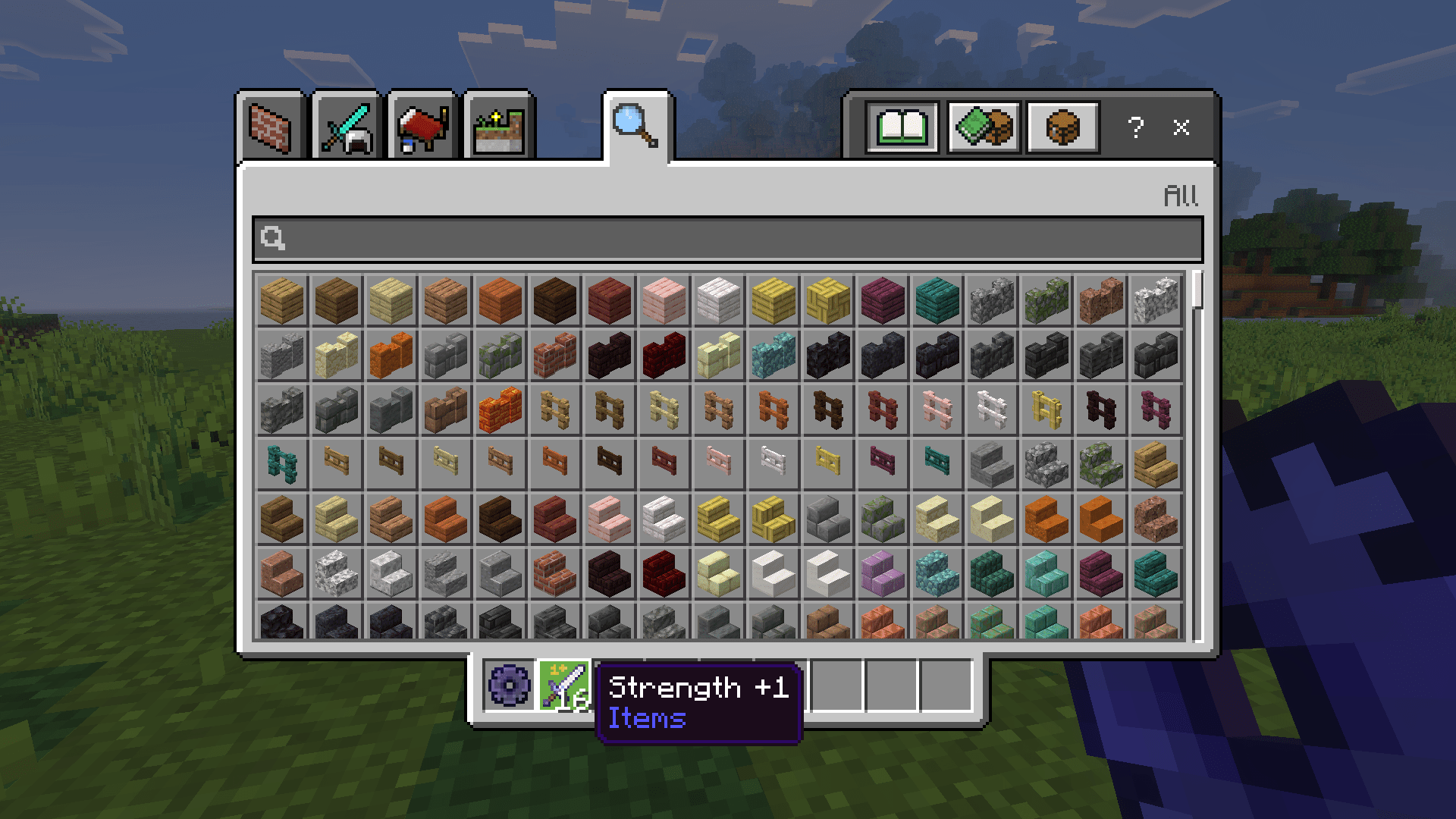Open the recipe book icon
The image size is (1456, 819).
point(902,127)
